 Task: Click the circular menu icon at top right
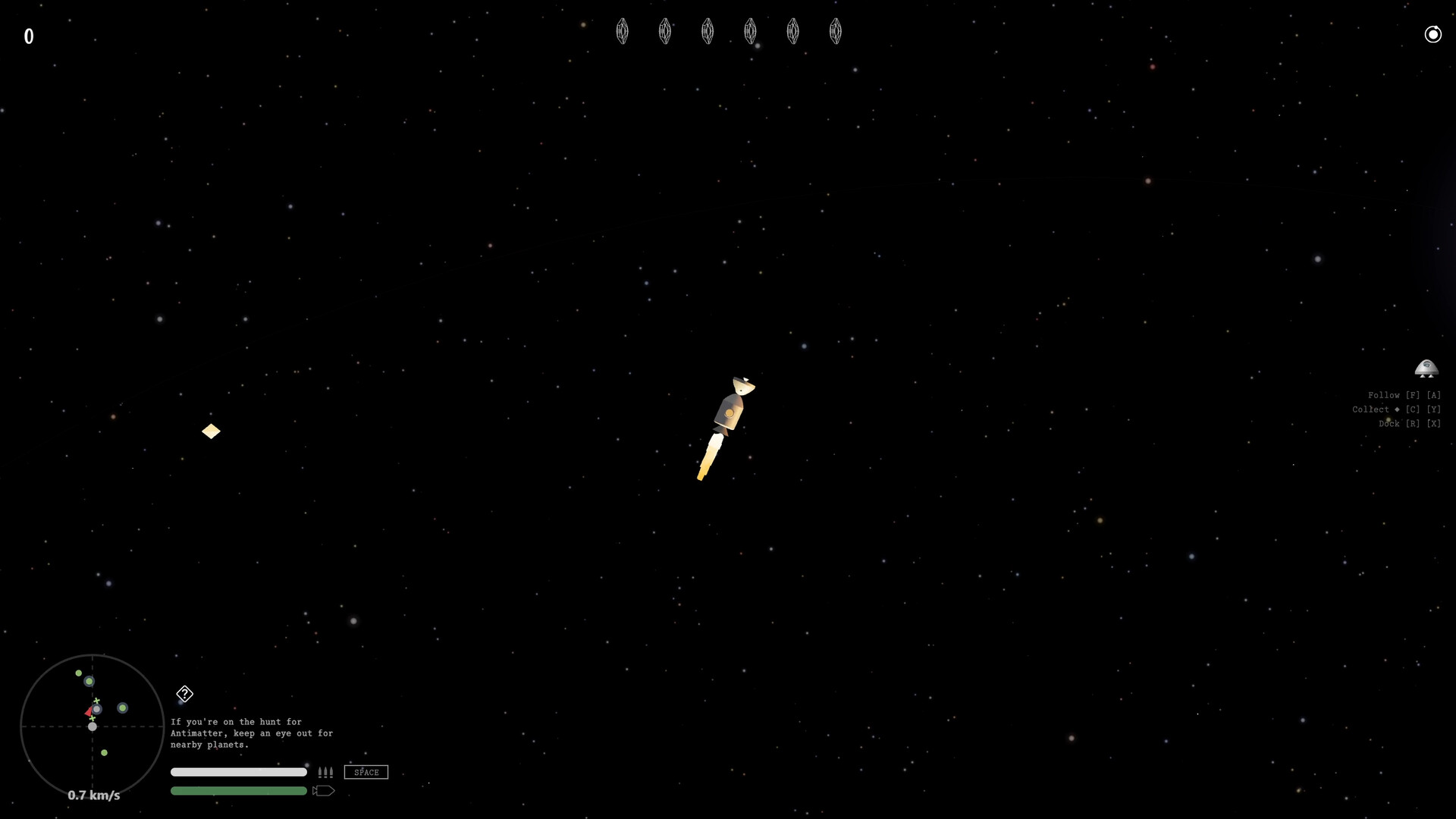1433,34
